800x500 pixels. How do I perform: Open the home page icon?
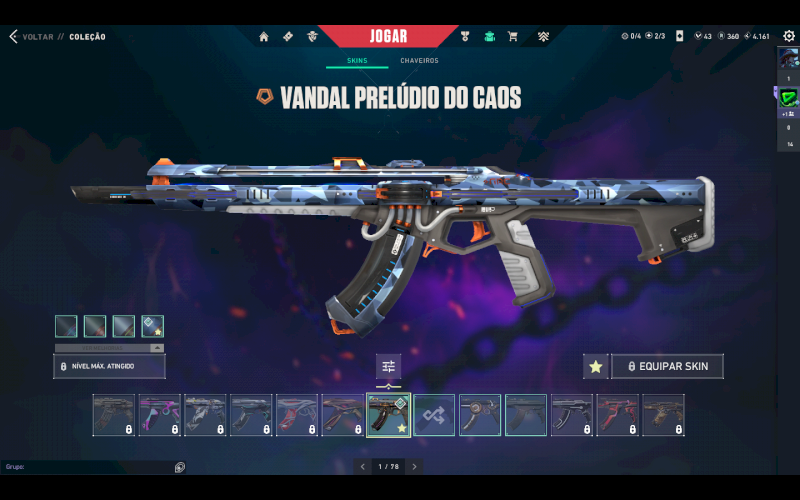tap(264, 37)
